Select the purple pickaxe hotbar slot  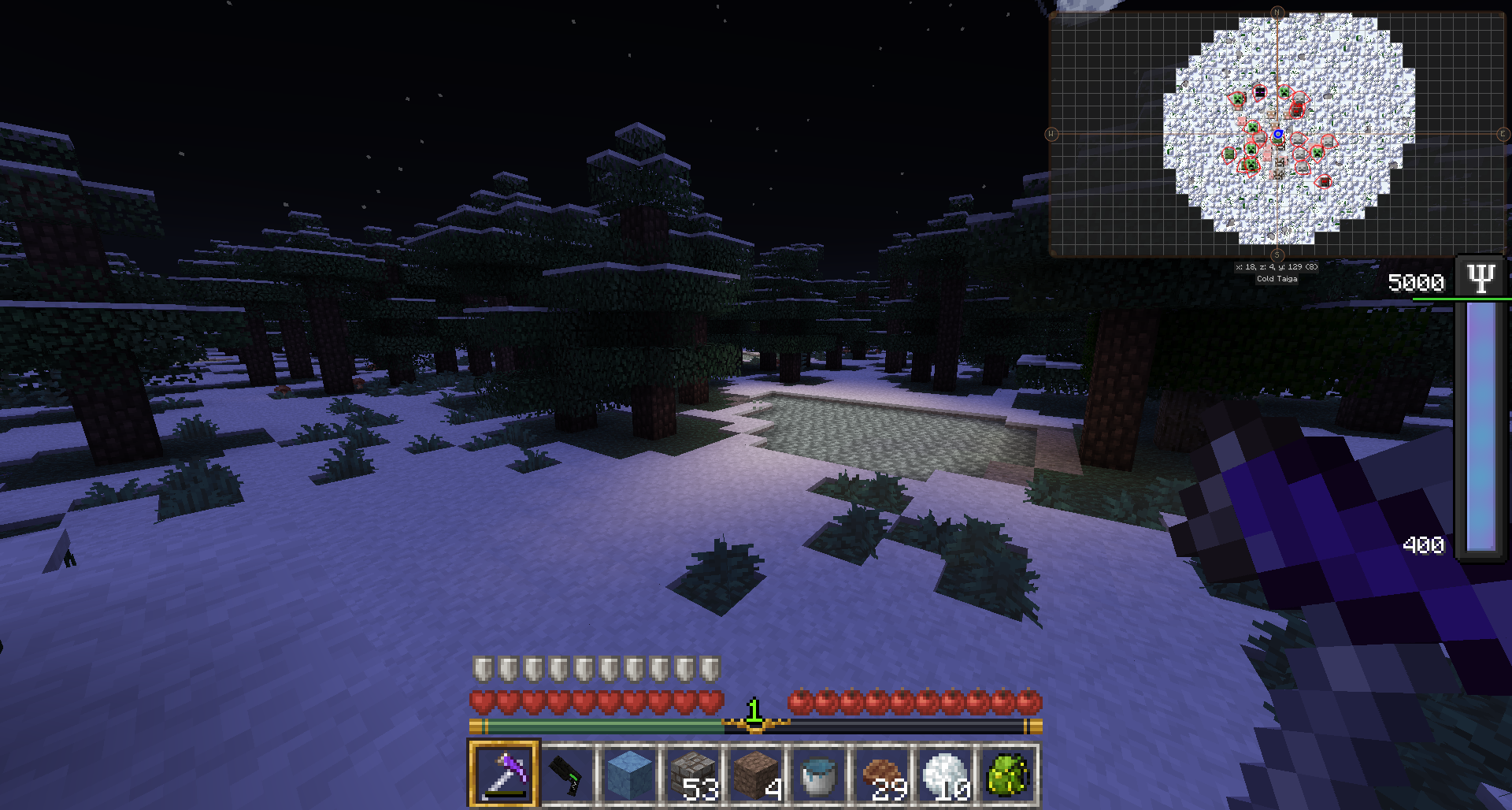coord(504,774)
